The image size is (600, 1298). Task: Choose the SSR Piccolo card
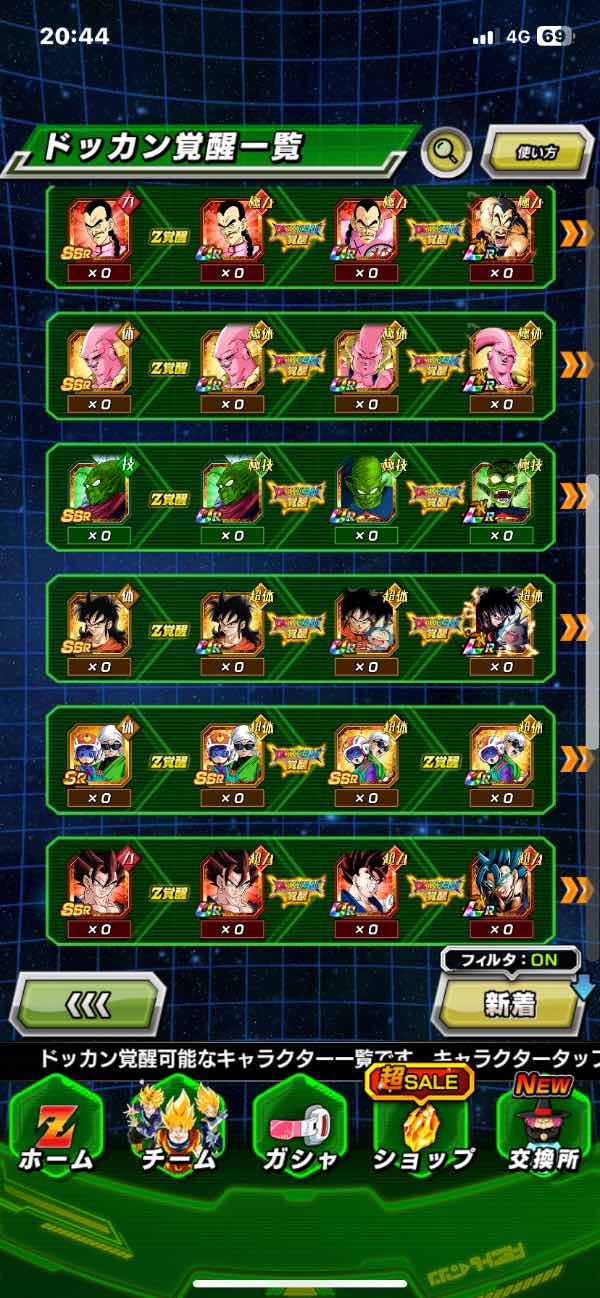tap(98, 489)
